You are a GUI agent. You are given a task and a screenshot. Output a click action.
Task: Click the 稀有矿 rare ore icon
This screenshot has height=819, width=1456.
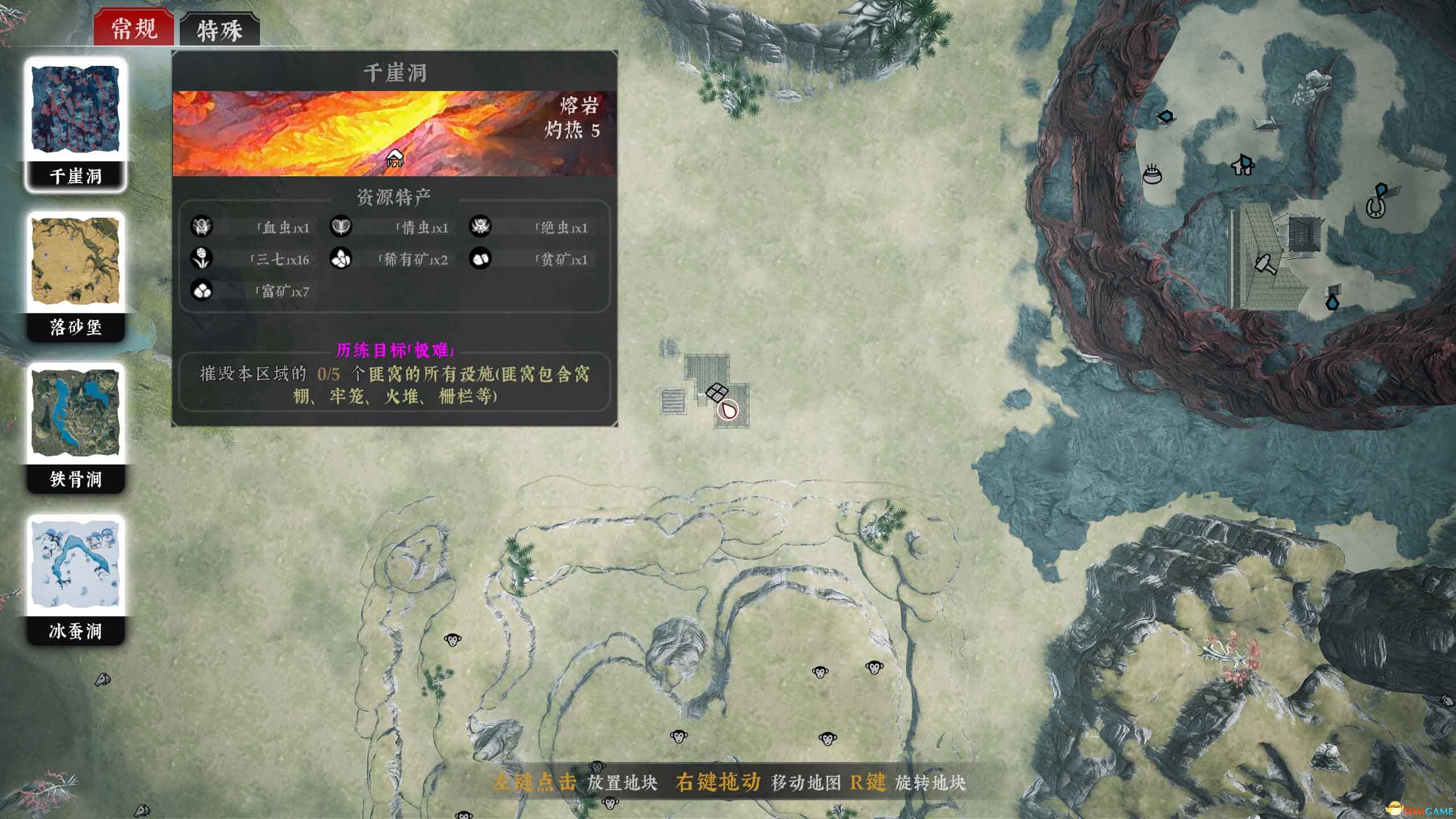point(342,260)
